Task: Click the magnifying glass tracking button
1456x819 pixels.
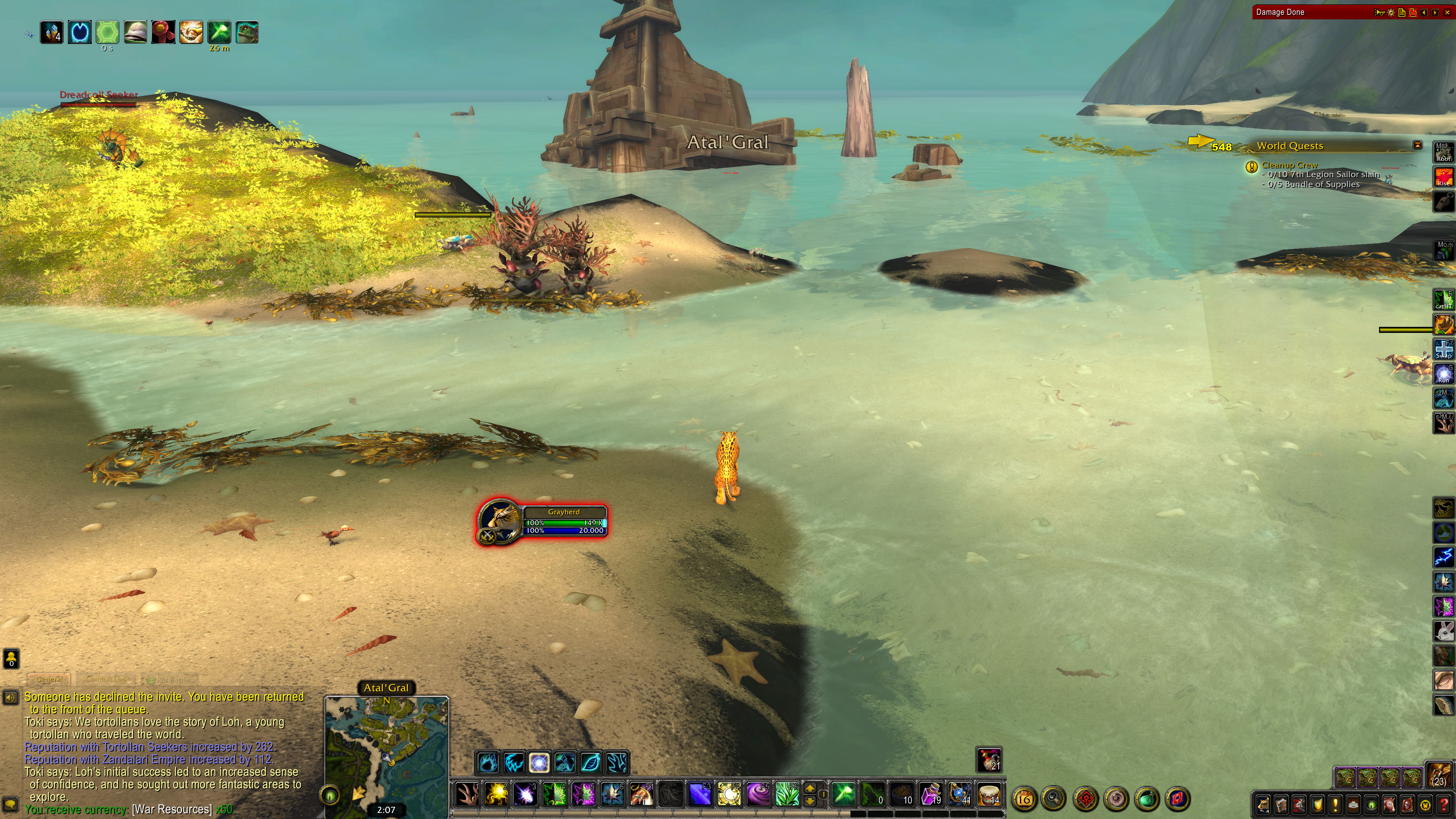Action: pos(1054,799)
